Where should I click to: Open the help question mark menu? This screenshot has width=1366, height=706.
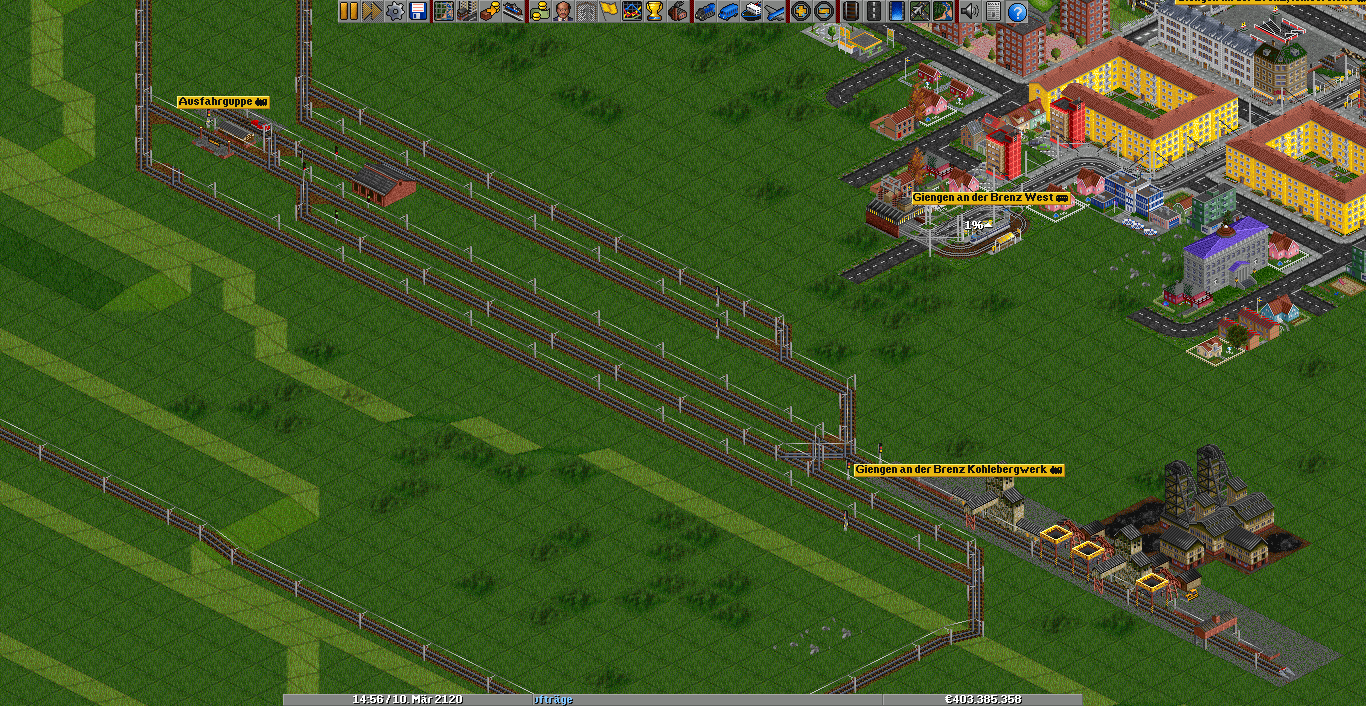(x=1016, y=11)
